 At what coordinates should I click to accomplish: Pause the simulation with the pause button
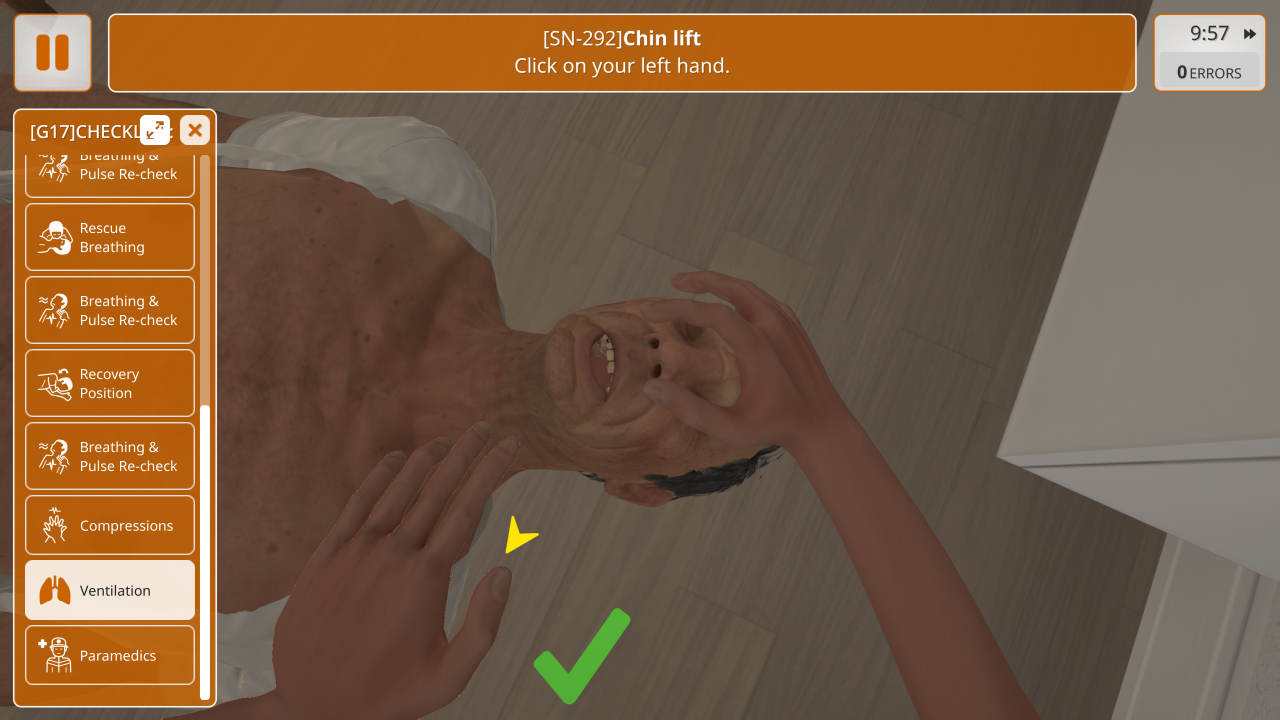pos(52,53)
